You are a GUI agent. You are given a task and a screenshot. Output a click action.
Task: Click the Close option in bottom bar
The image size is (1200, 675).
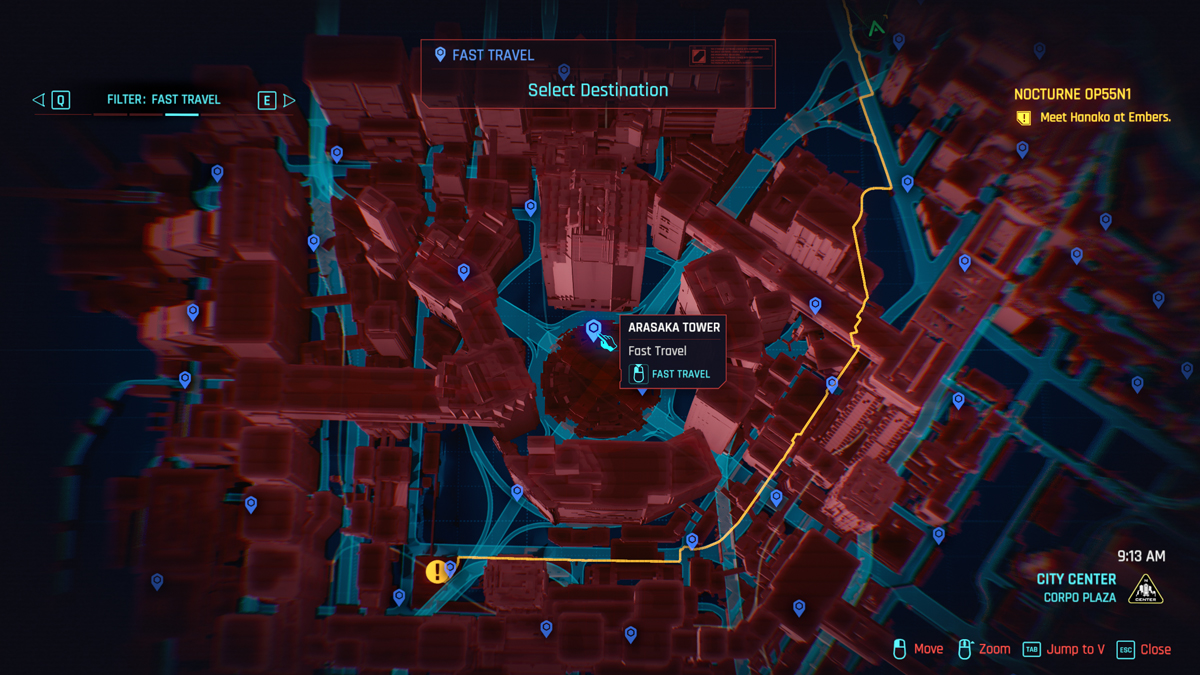(1144, 649)
